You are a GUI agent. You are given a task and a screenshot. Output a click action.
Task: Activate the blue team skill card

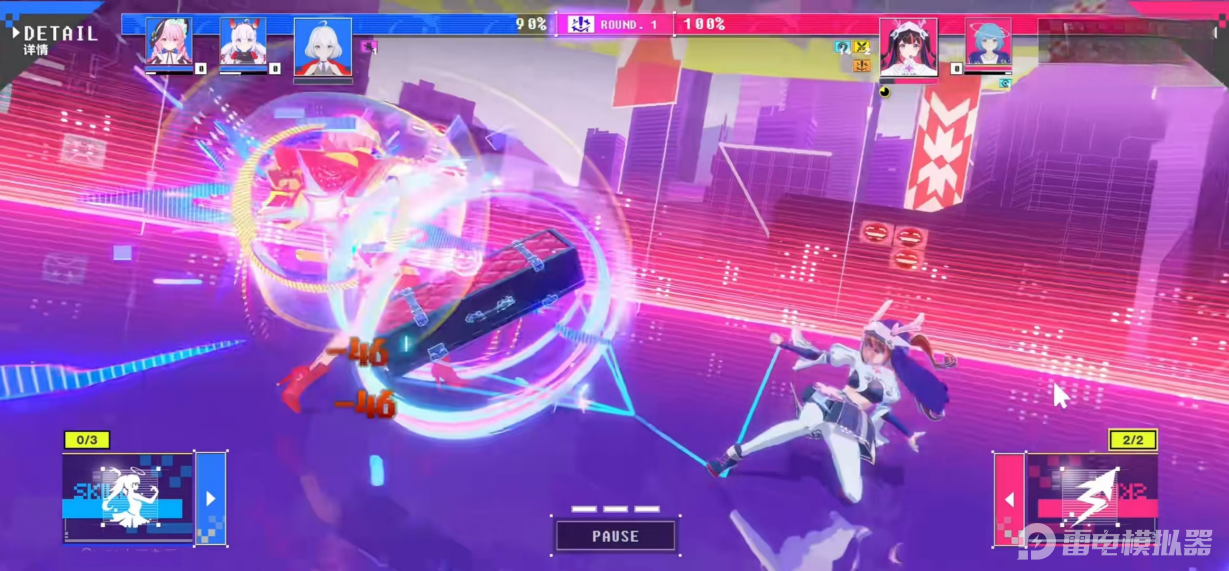[128, 498]
